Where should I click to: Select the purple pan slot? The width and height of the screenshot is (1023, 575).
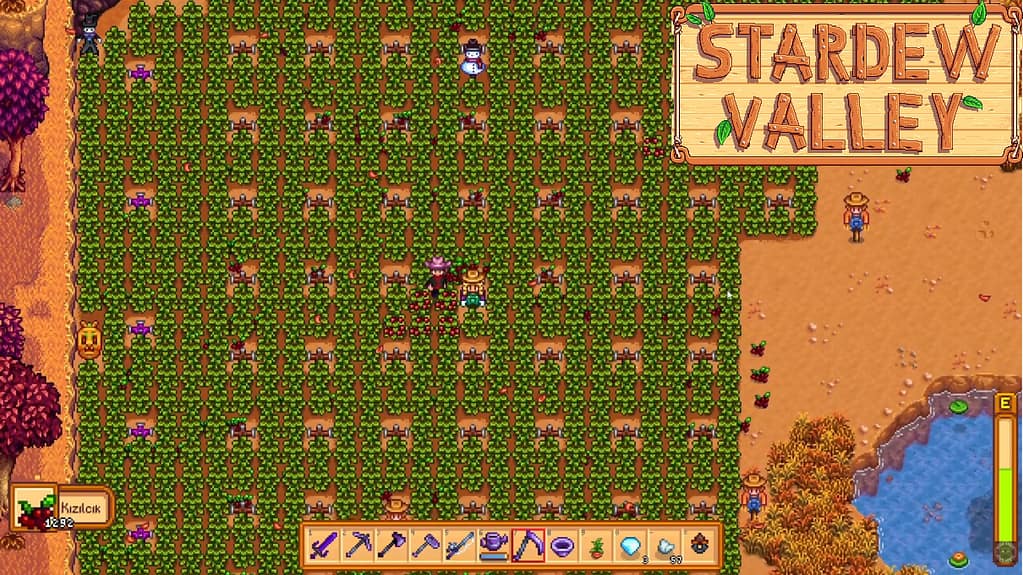click(x=562, y=545)
